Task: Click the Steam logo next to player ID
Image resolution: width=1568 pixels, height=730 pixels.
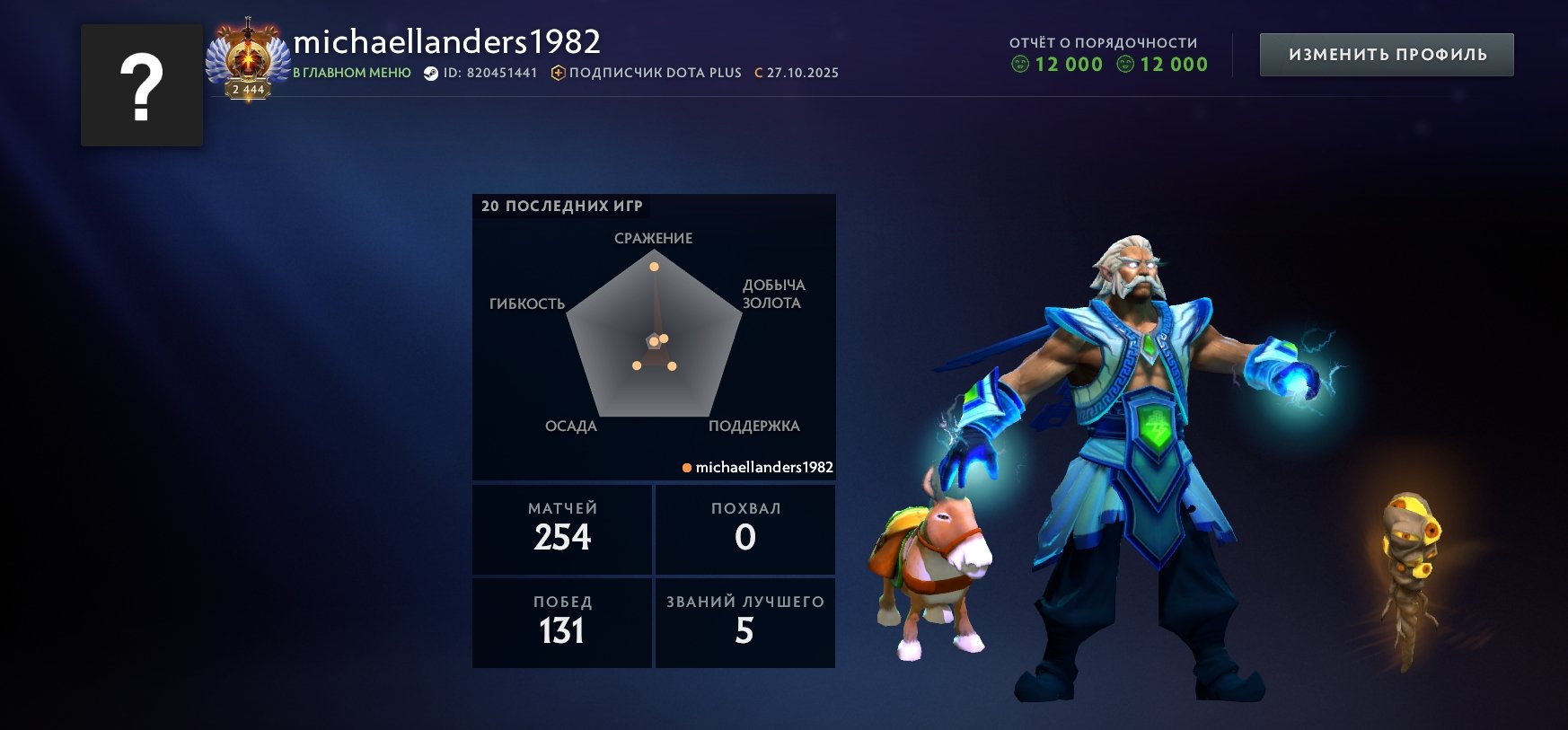Action: 430,73
